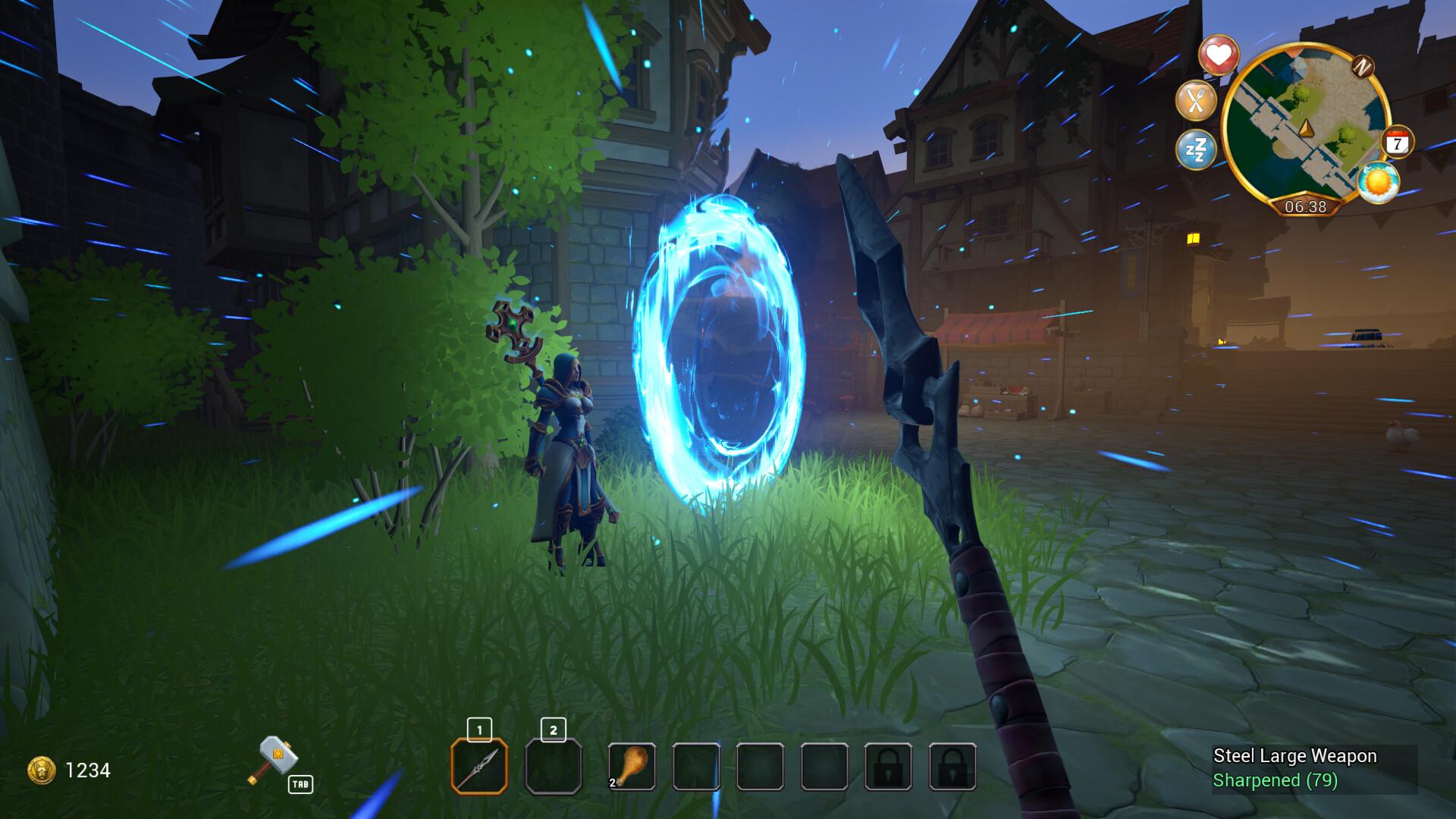Click the circular town minimap

[x=1304, y=129]
